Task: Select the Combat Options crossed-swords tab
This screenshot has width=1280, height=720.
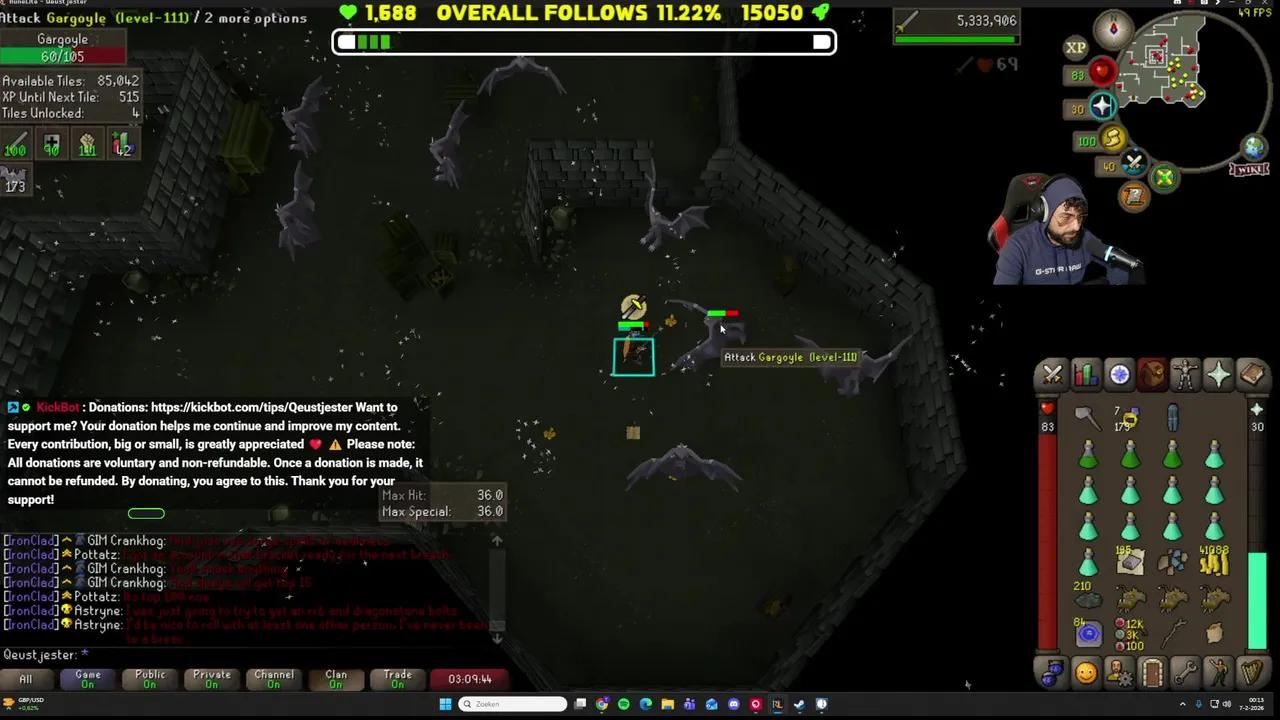Action: point(1051,373)
